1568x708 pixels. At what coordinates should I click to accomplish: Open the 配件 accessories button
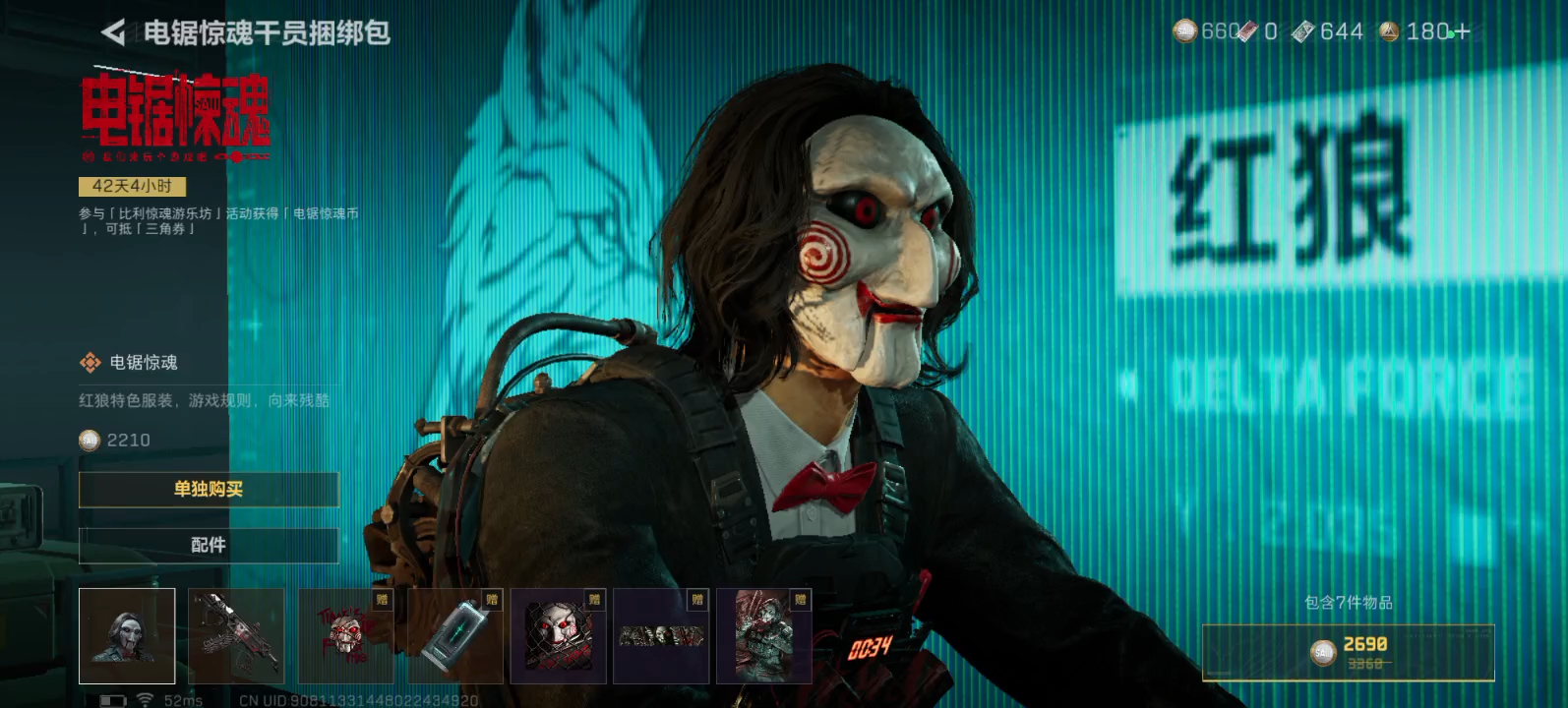point(209,545)
